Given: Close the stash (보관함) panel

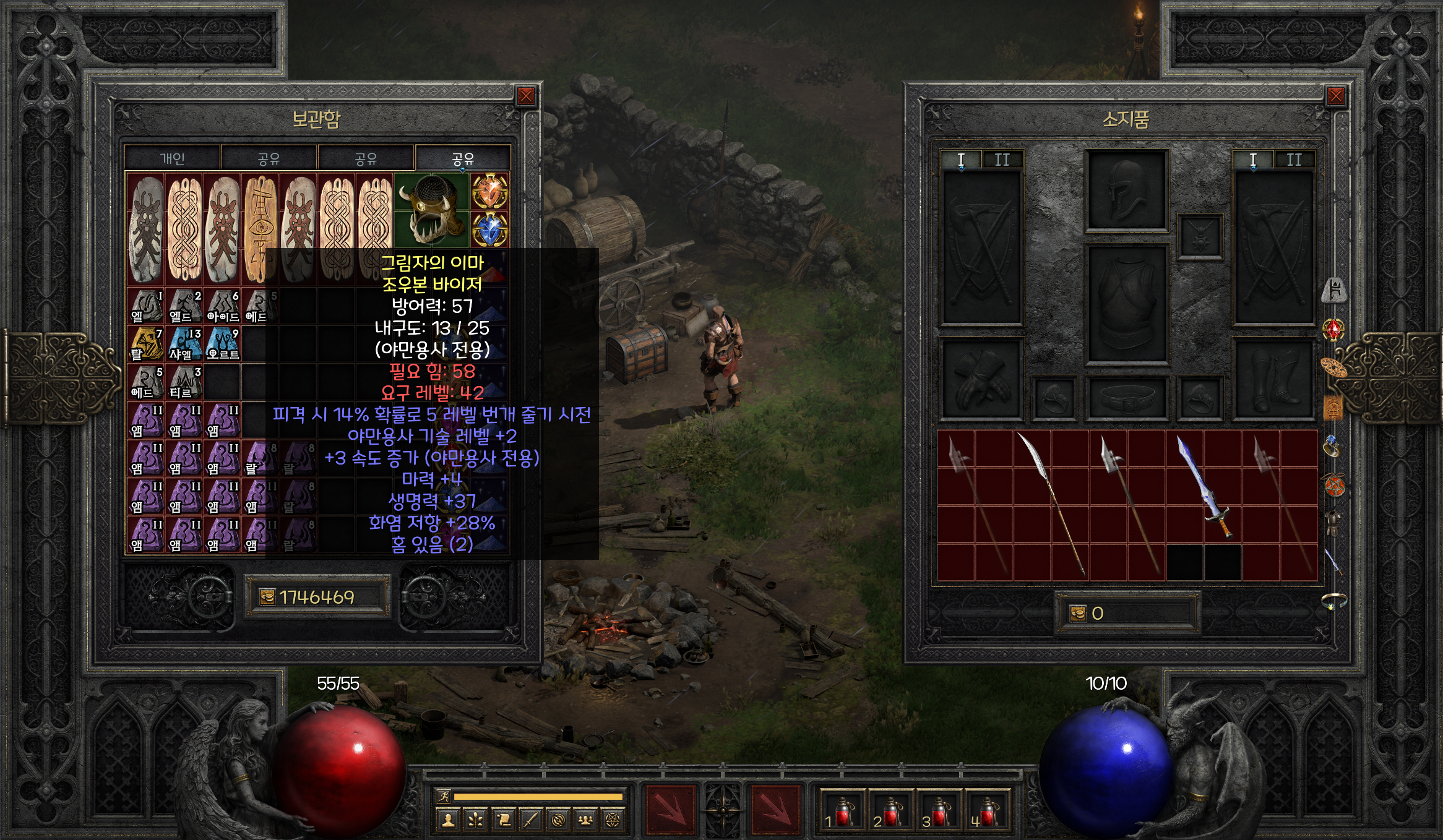Looking at the screenshot, I should coord(525,96).
